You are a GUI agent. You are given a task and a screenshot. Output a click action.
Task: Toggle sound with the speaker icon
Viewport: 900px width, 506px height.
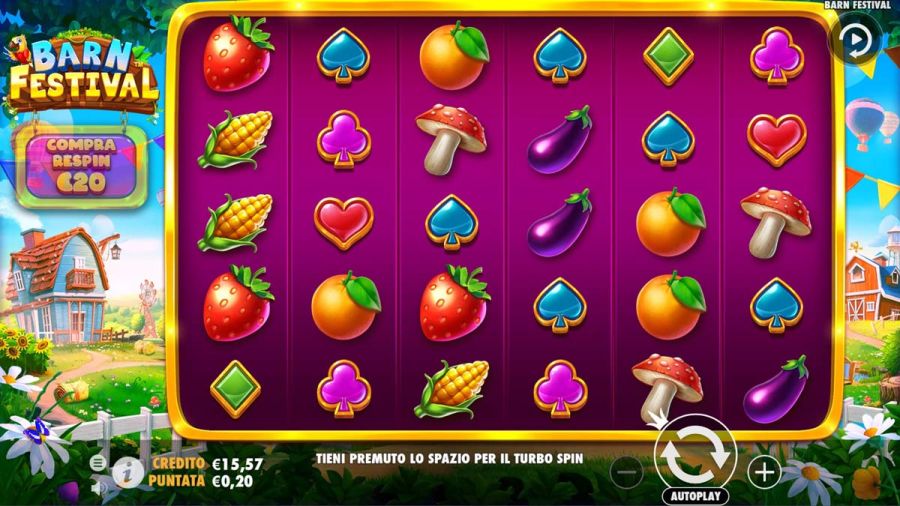coord(98,488)
